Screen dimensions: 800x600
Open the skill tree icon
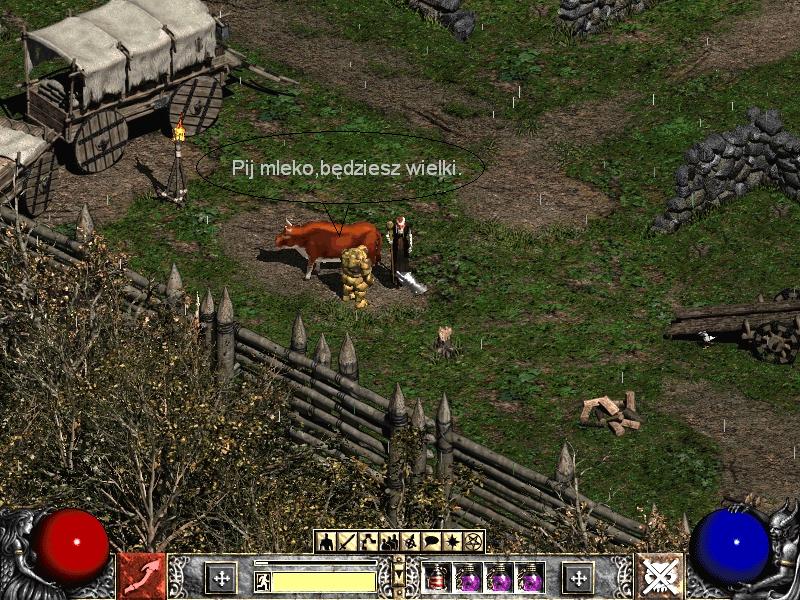click(368, 542)
